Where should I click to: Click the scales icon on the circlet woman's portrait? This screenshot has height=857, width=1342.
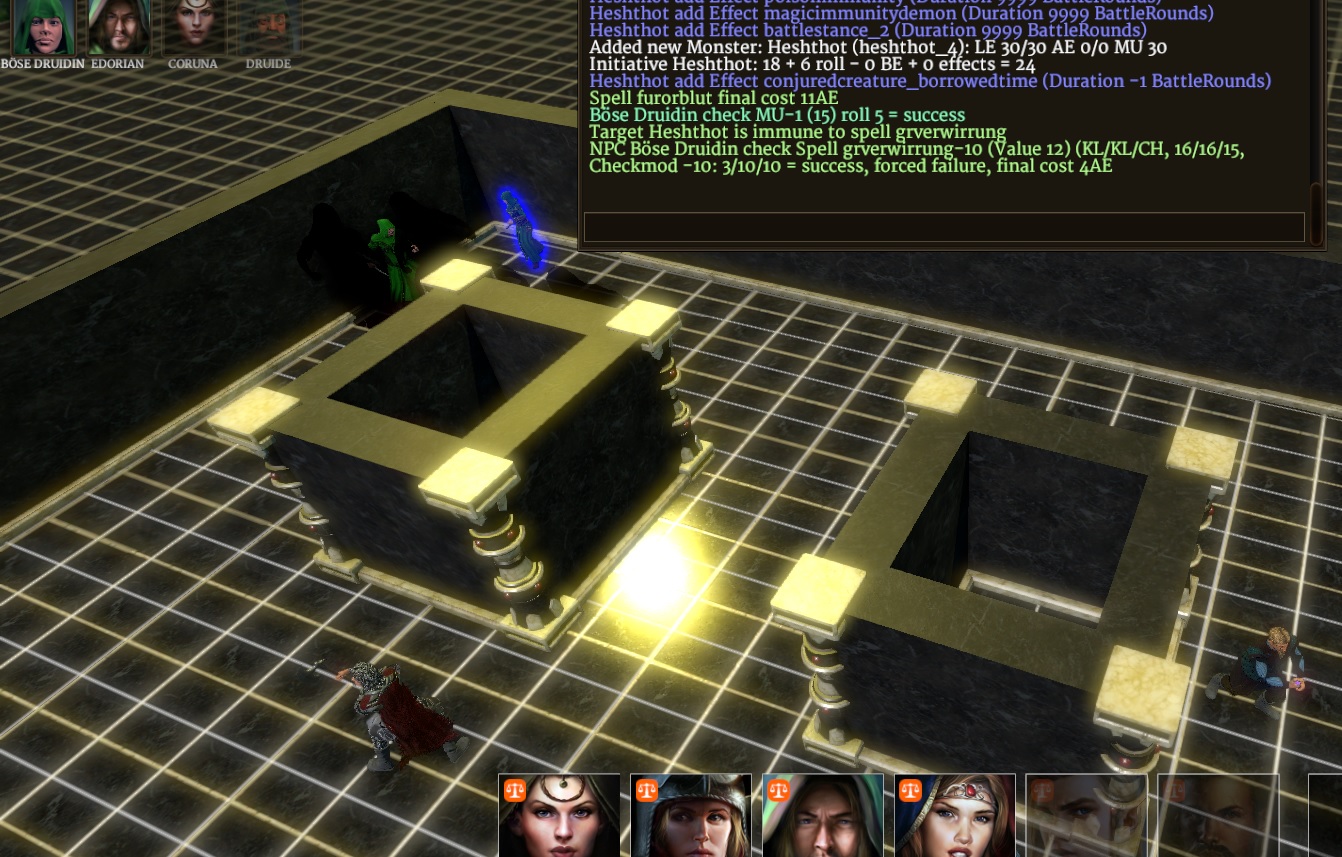click(x=515, y=791)
